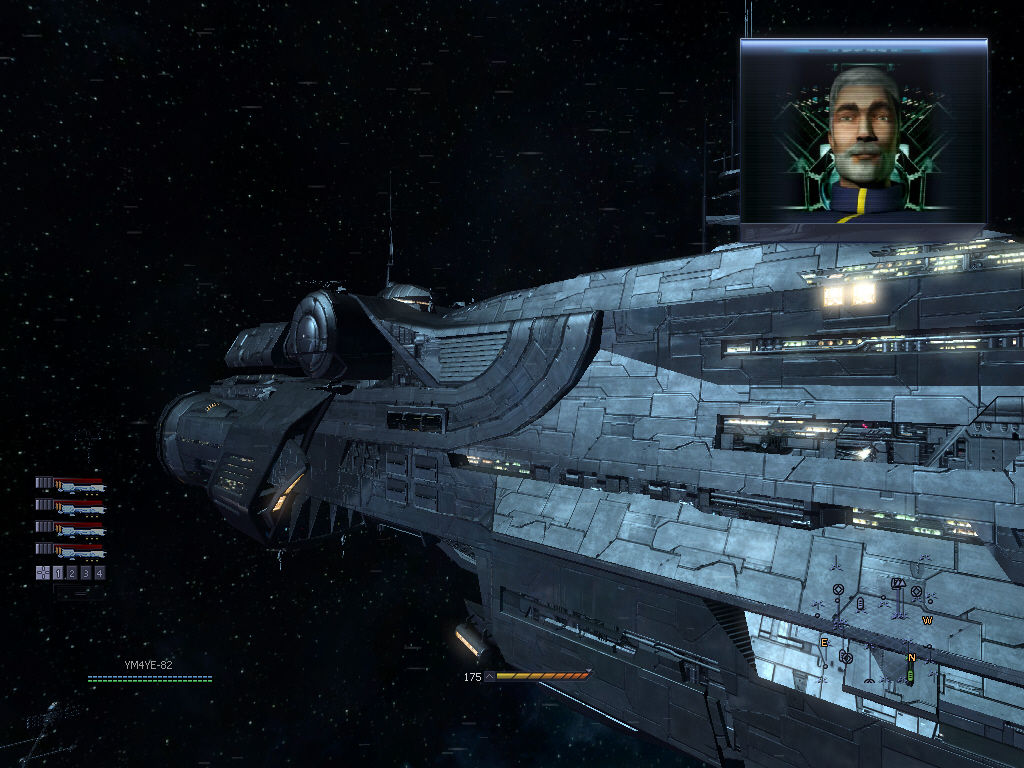Select wing group 1 button
1024x768 pixels.
click(x=58, y=573)
